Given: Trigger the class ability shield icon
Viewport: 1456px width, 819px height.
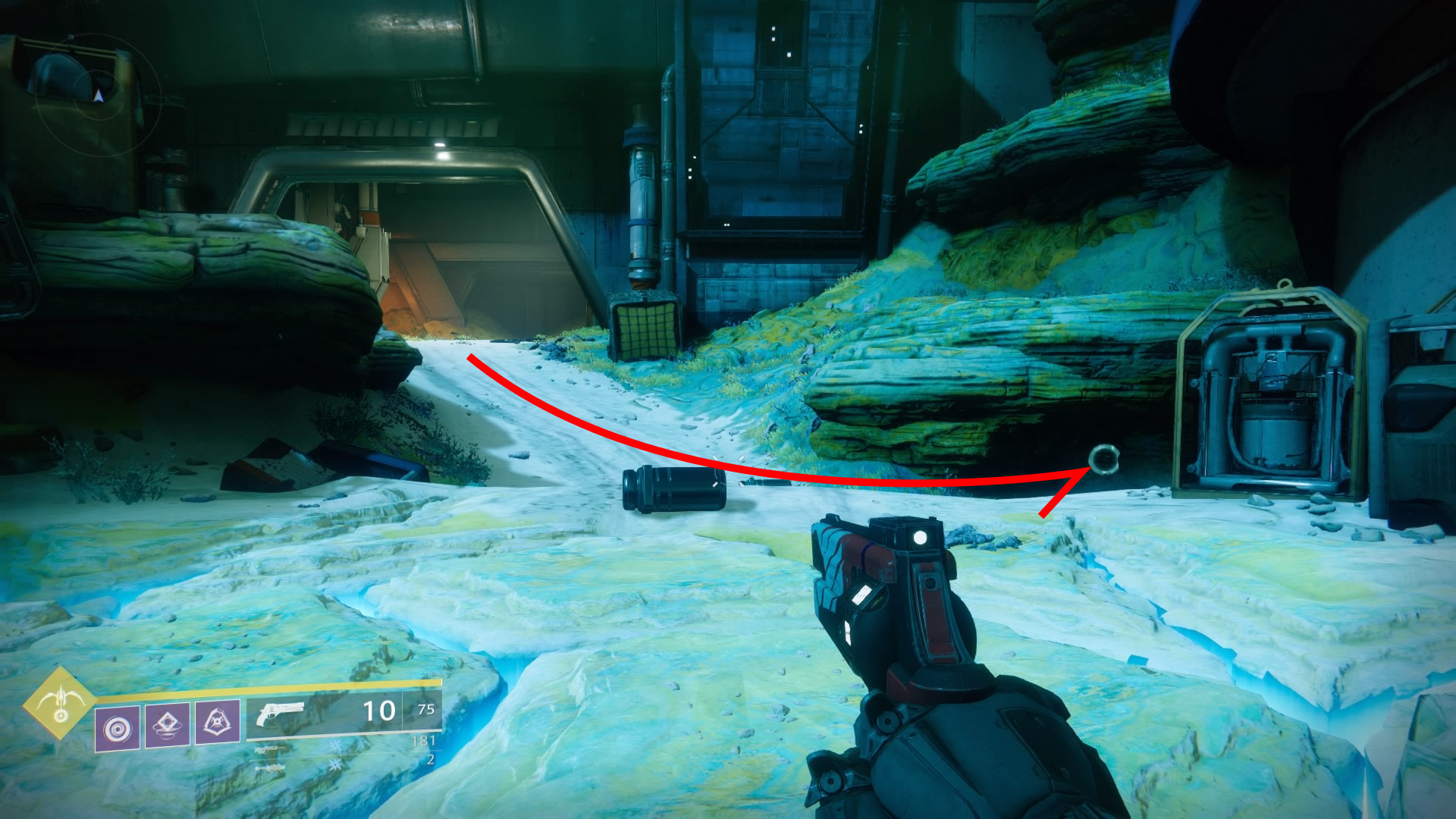Looking at the screenshot, I should (x=218, y=722).
